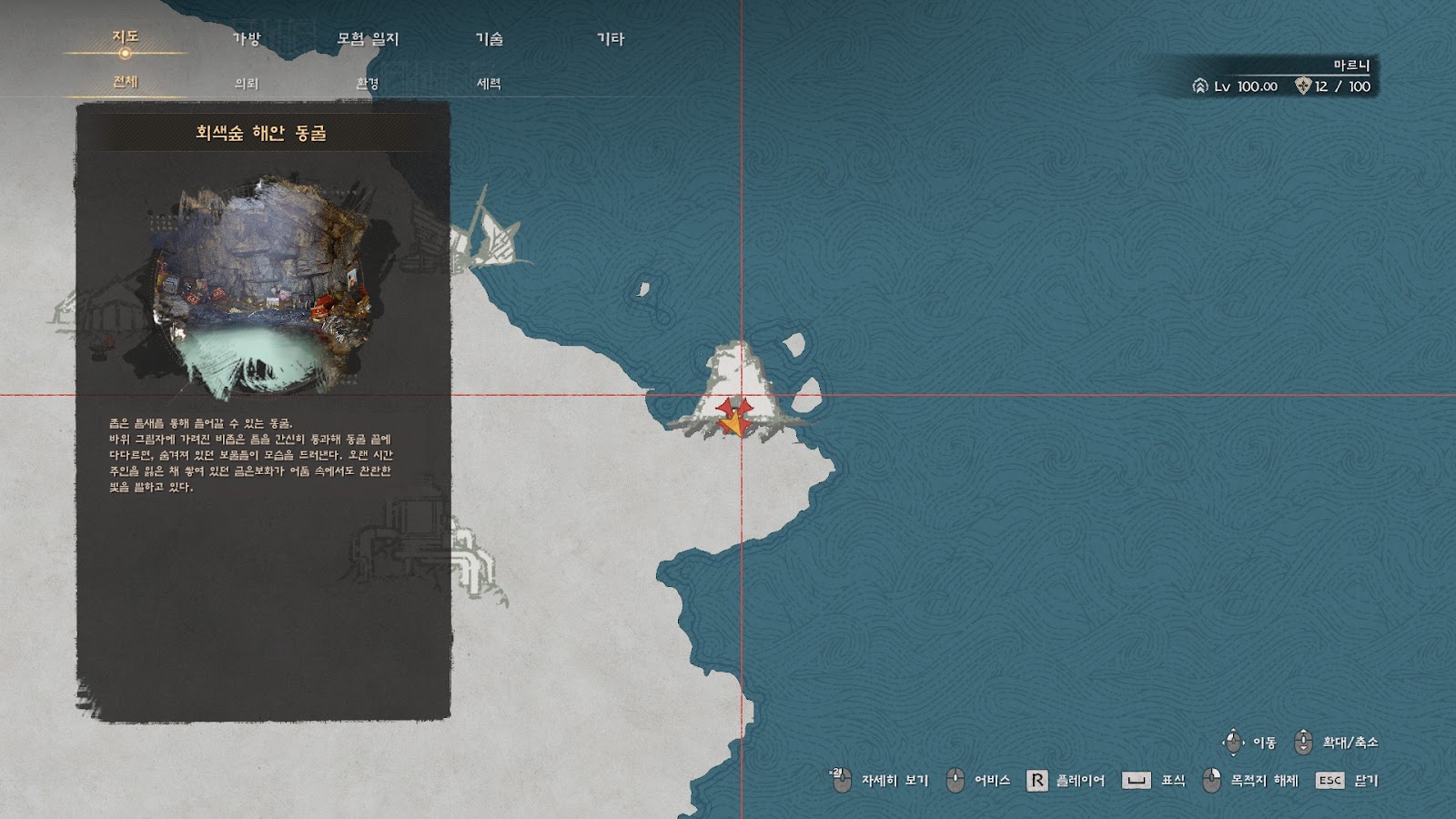Switch to the 지도 map tab
This screenshot has width=1456, height=819.
pyautogui.click(x=126, y=37)
